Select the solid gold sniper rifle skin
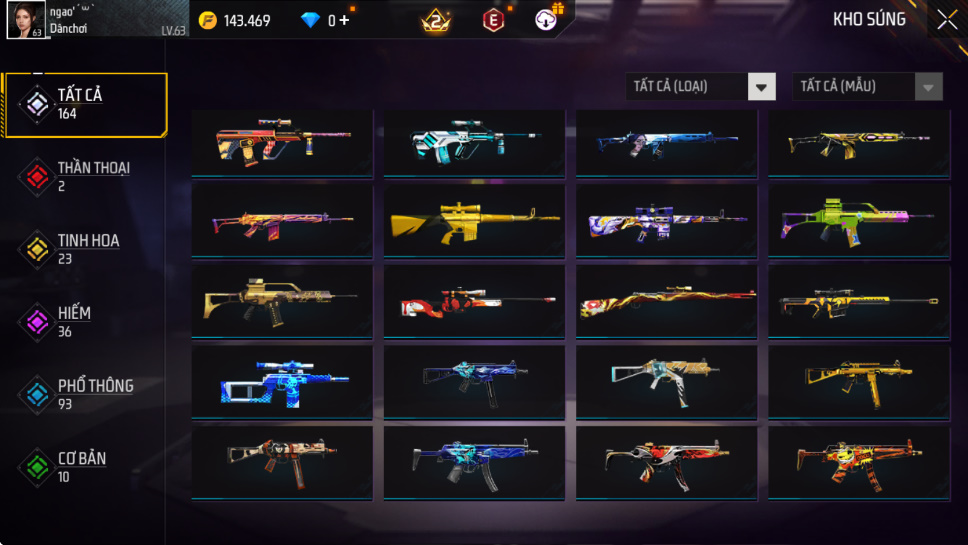 pyautogui.click(x=474, y=219)
